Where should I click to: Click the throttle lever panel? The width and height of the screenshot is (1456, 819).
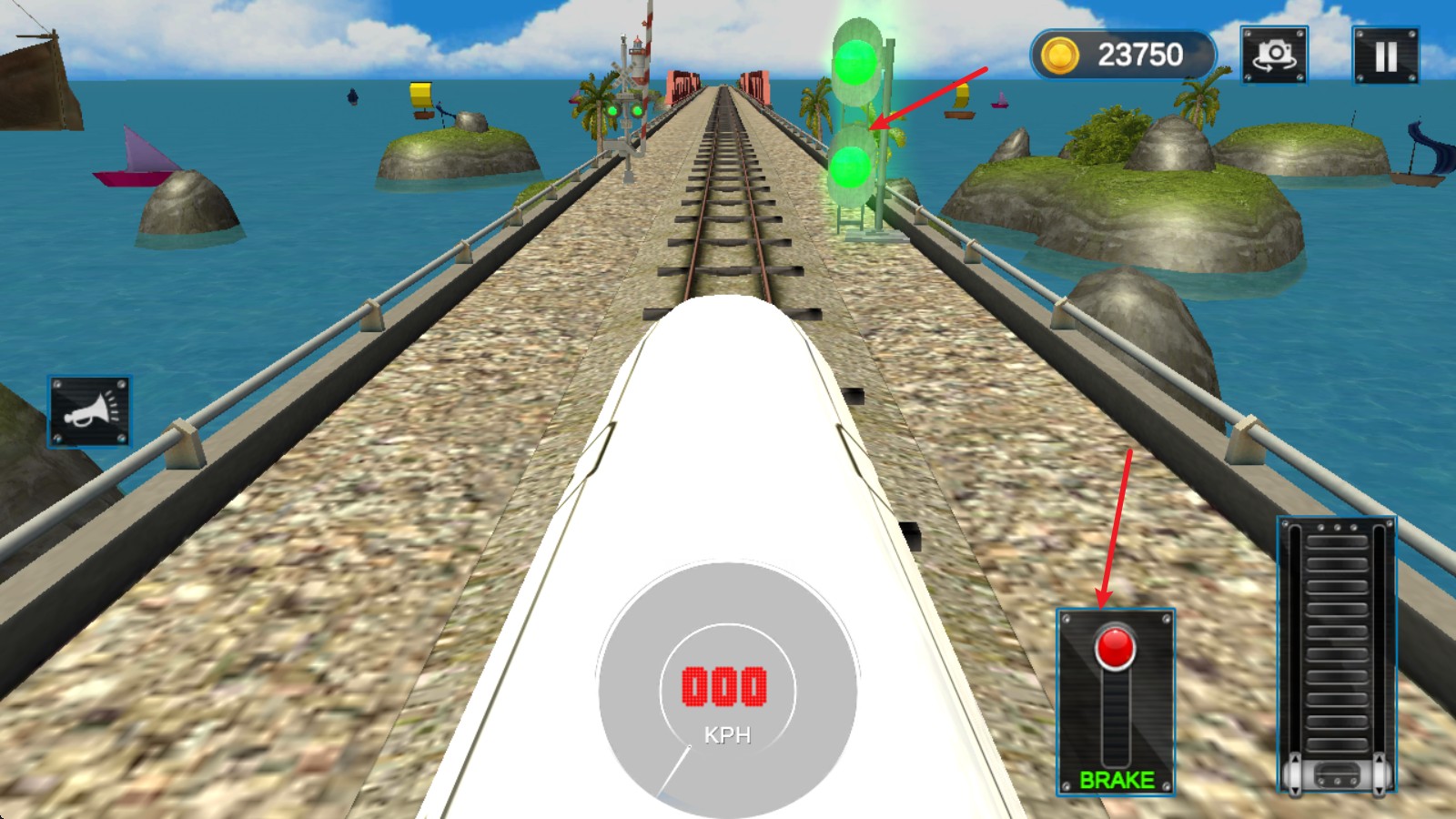pos(1336,655)
